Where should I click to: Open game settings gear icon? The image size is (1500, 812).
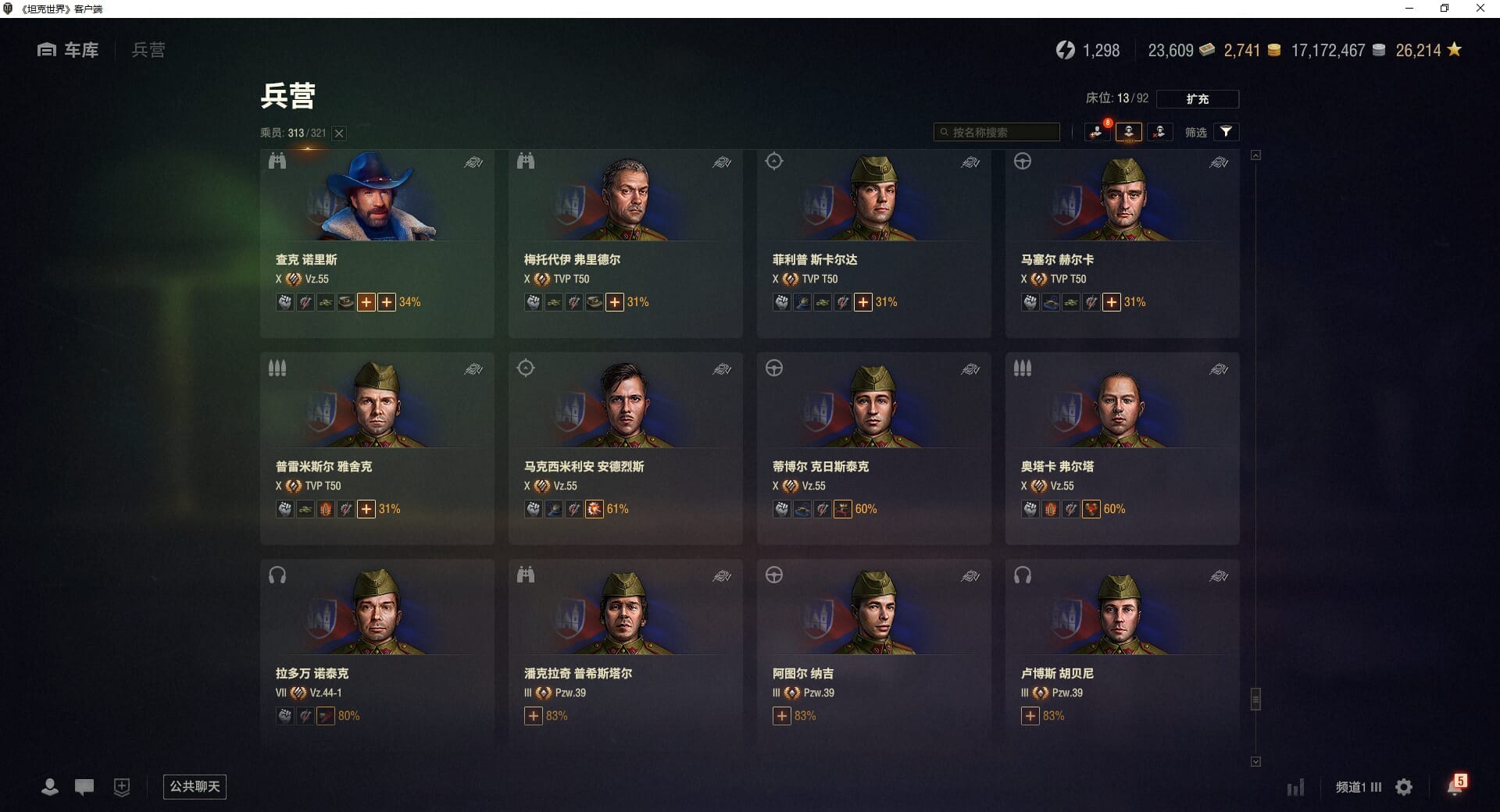[1404, 787]
